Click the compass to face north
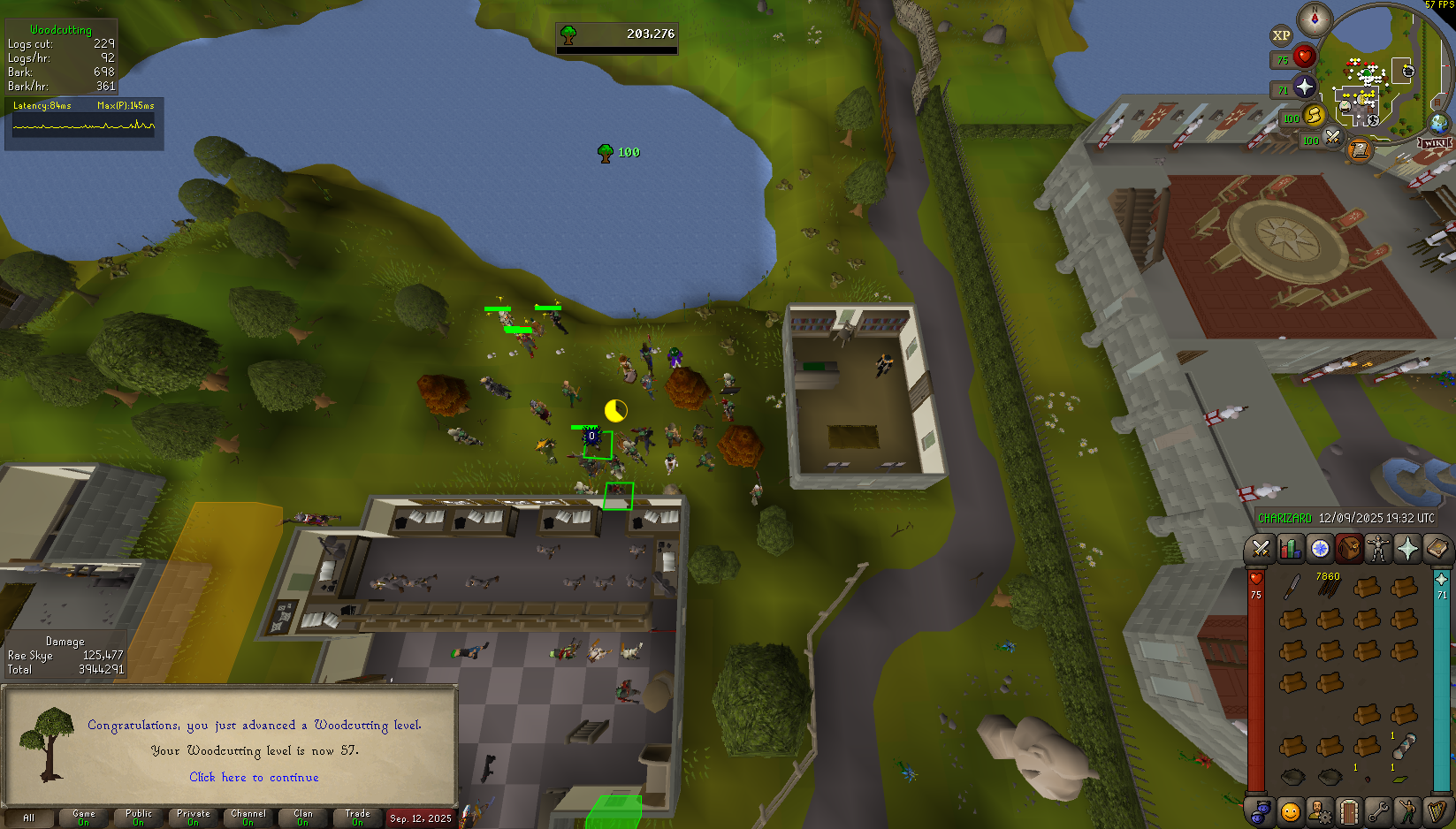 pyautogui.click(x=1315, y=19)
